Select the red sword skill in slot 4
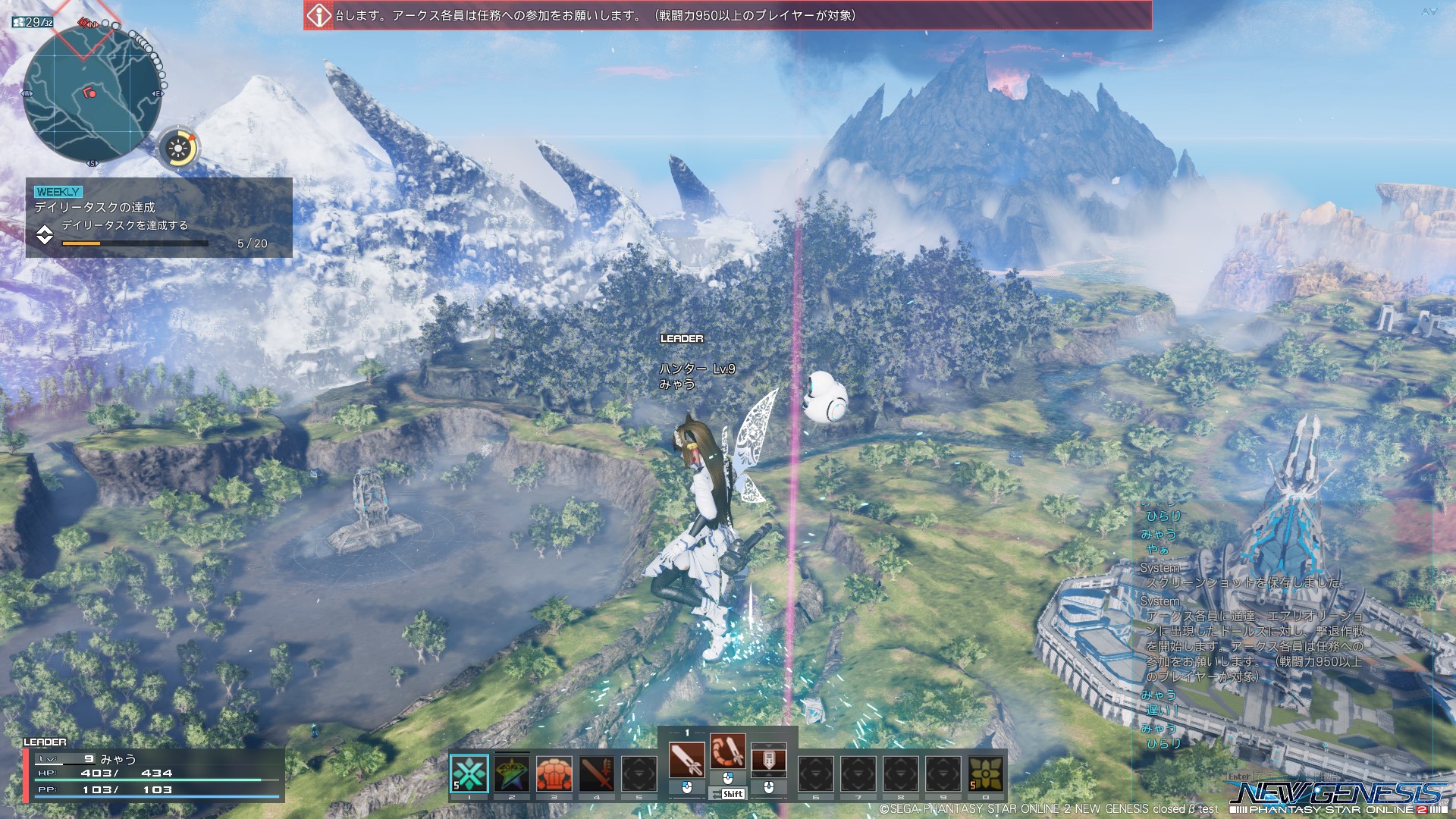 coord(597,773)
